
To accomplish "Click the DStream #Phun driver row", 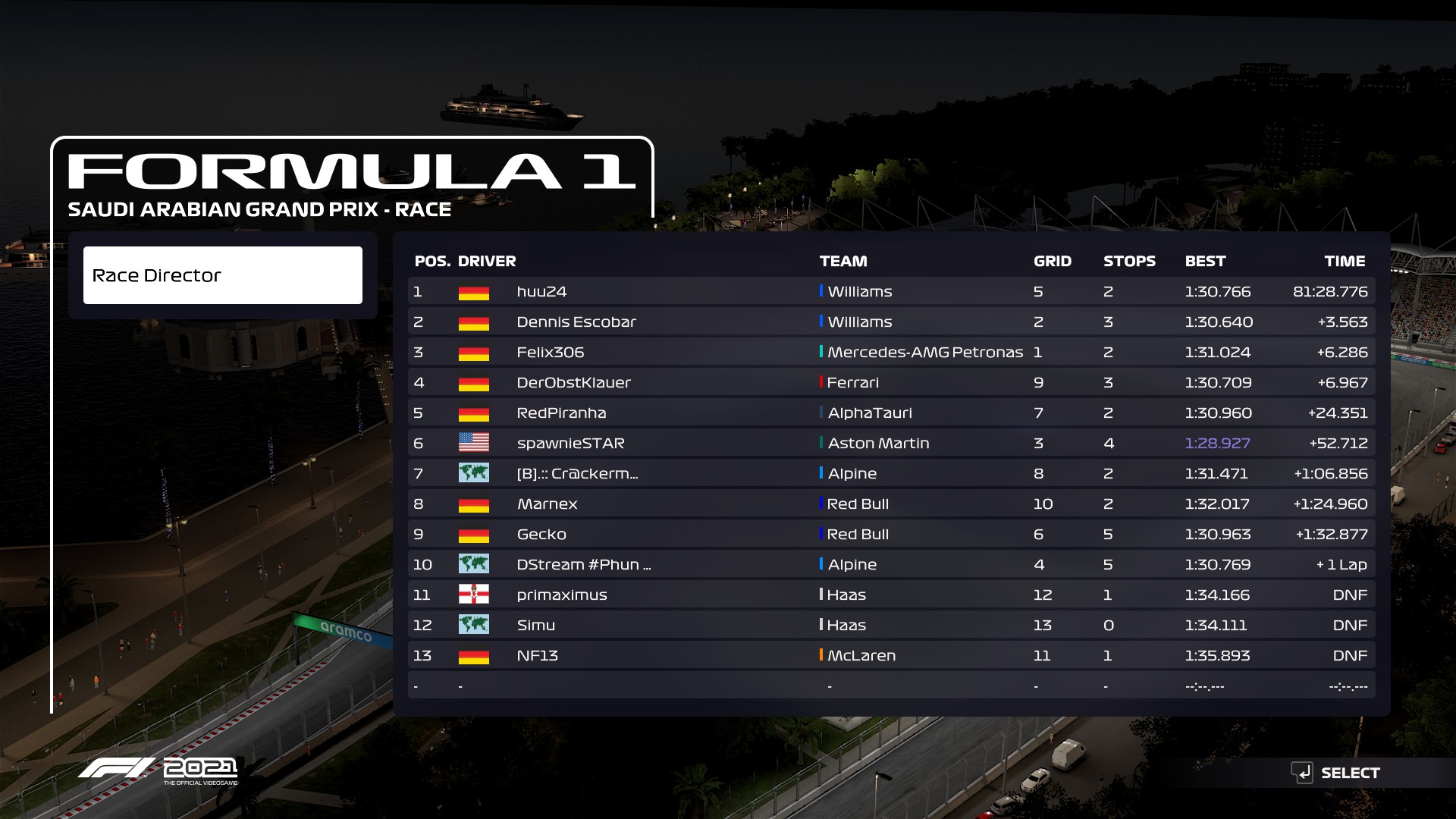I will (x=891, y=564).
